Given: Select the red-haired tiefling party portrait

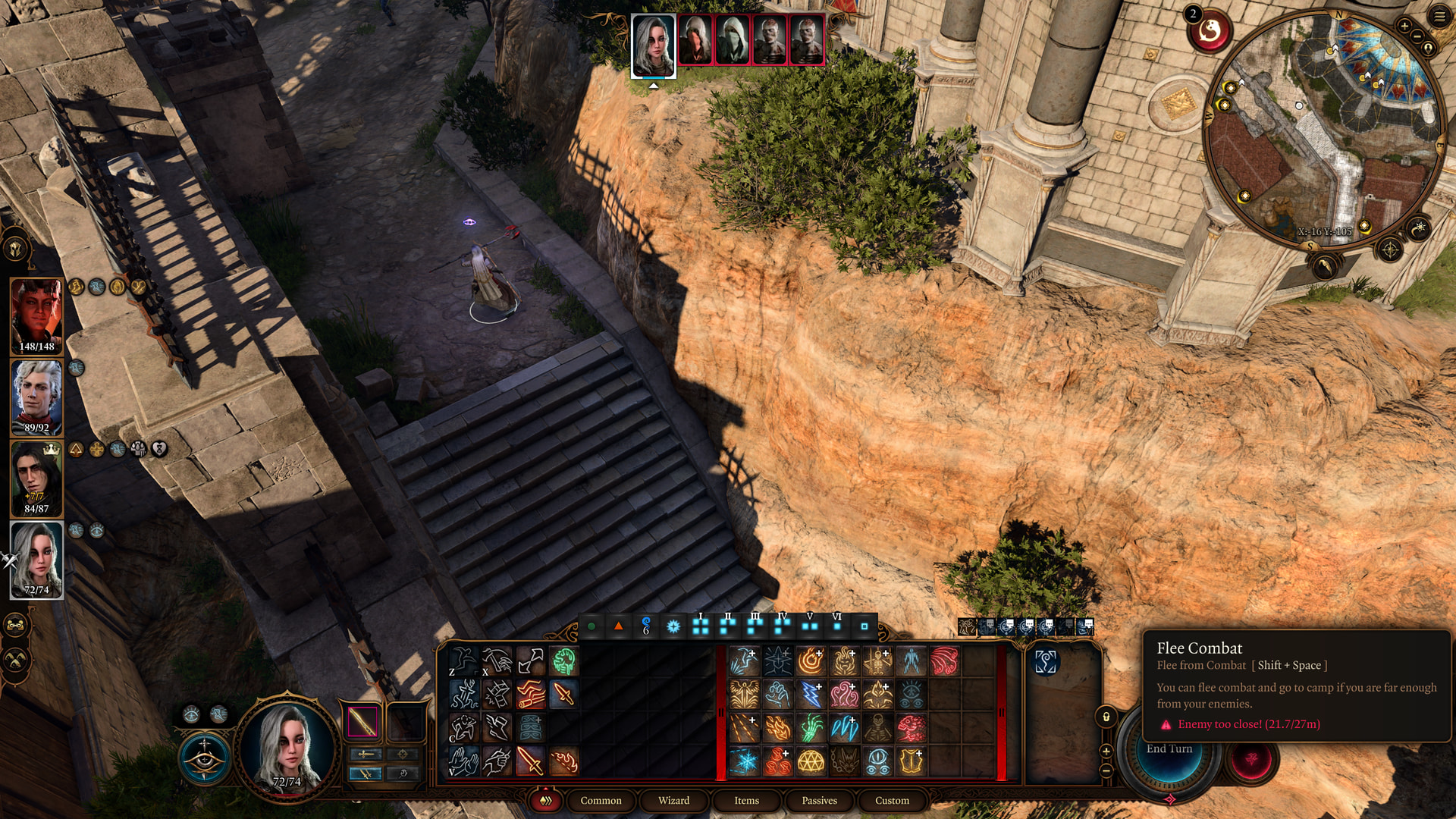Looking at the screenshot, I should click(x=36, y=315).
